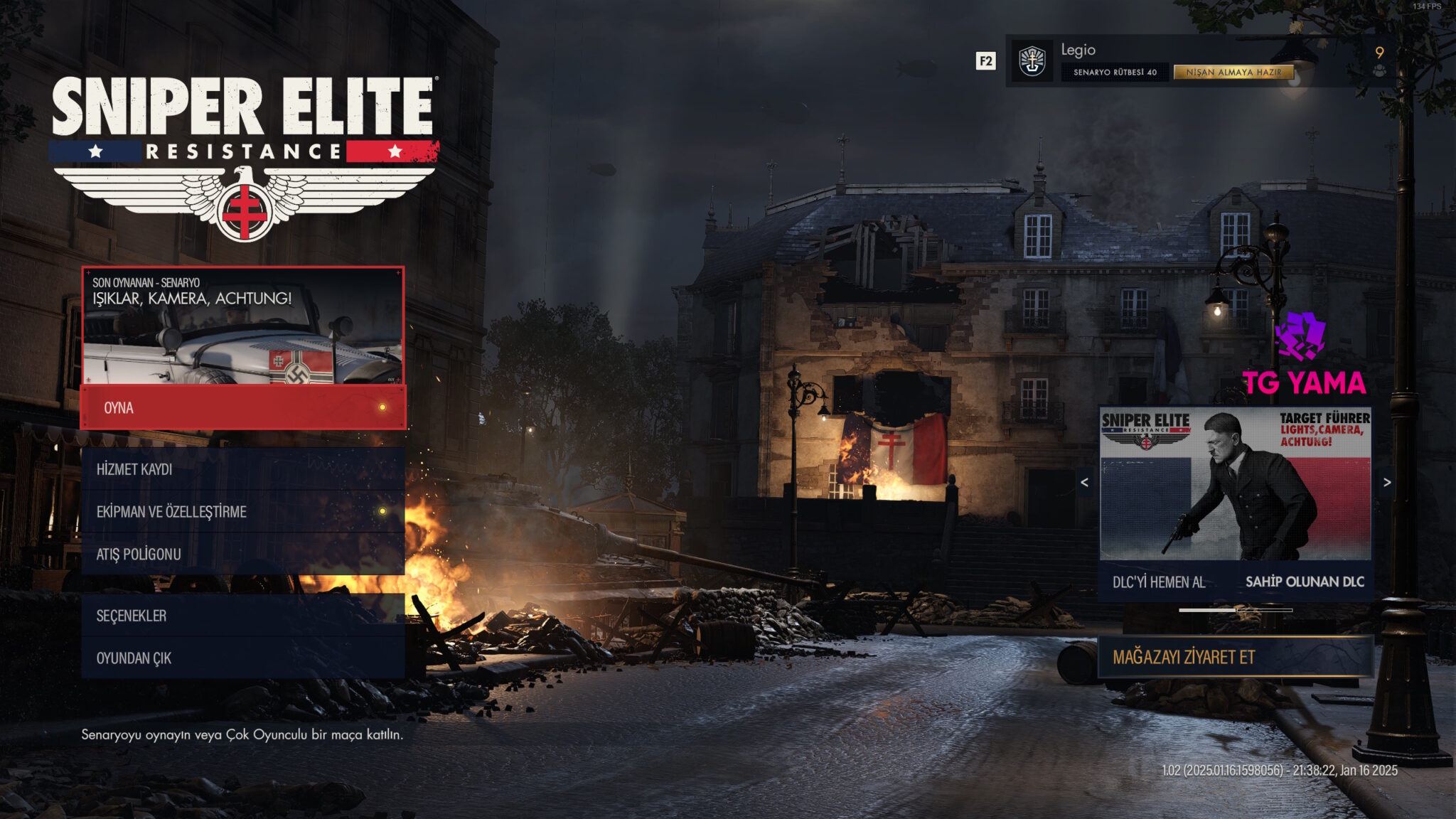Open the Hizmet Kaydı menu
The width and height of the screenshot is (1456, 819).
(243, 469)
